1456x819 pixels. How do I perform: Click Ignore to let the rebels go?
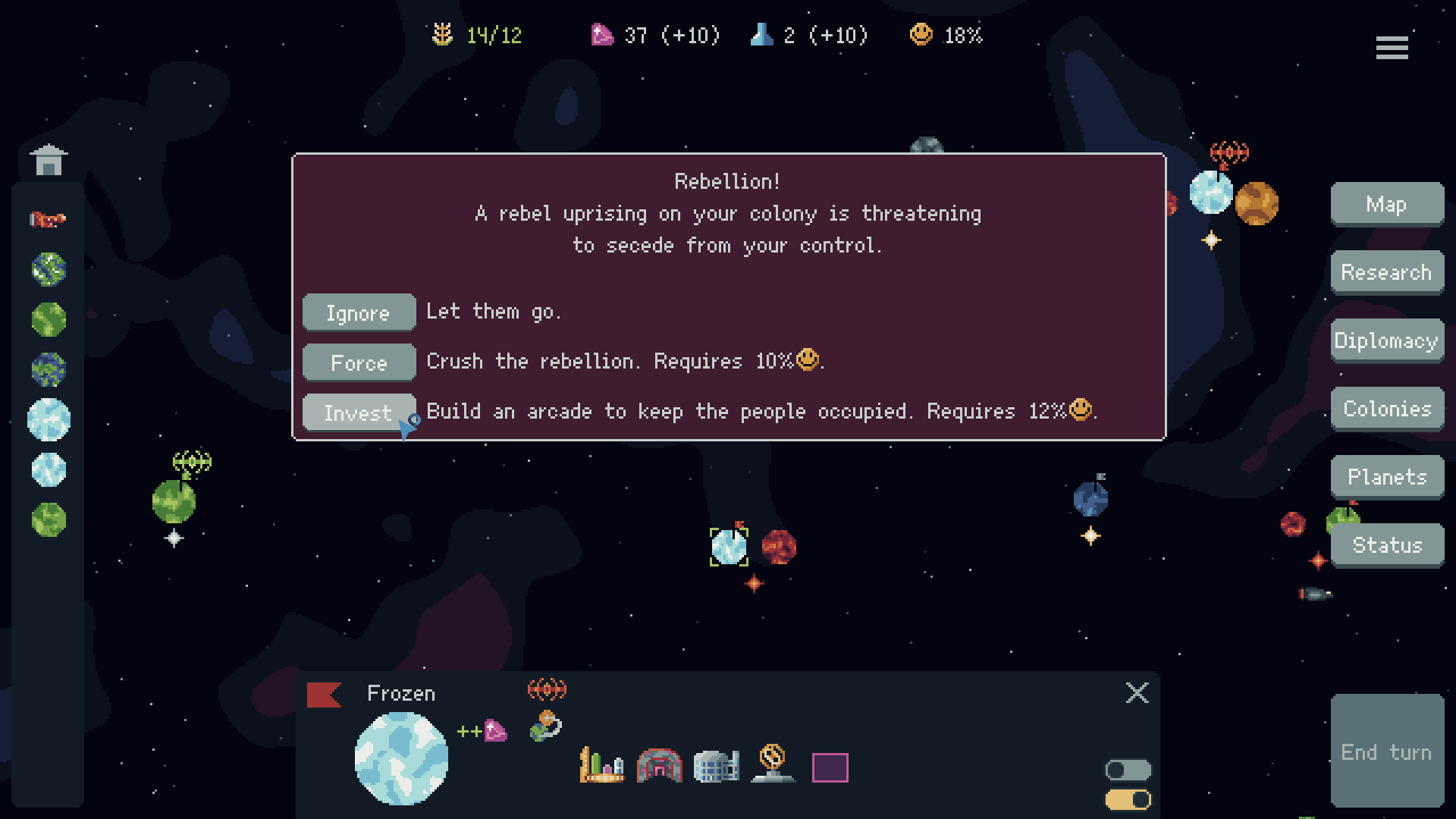coord(358,312)
